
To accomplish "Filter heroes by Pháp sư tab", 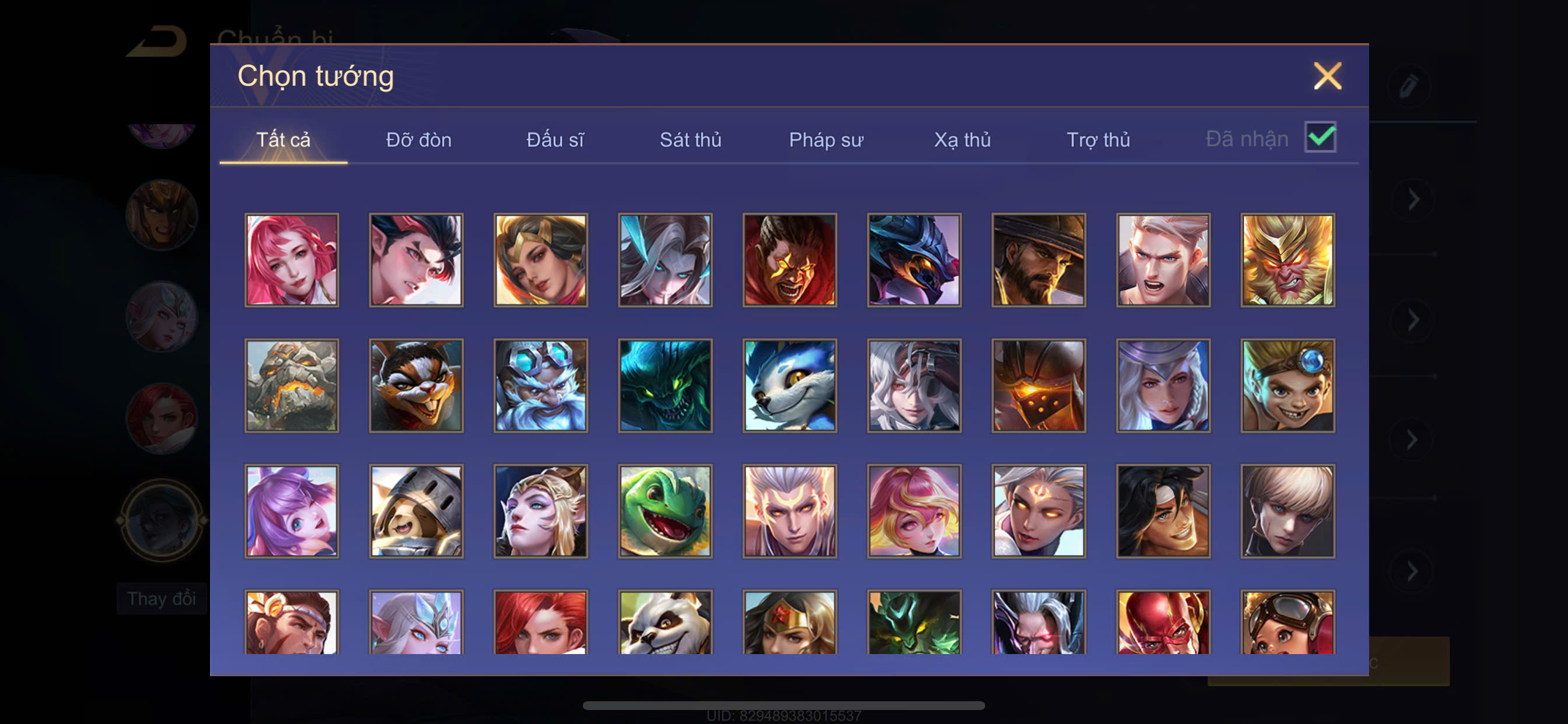I will 826,140.
